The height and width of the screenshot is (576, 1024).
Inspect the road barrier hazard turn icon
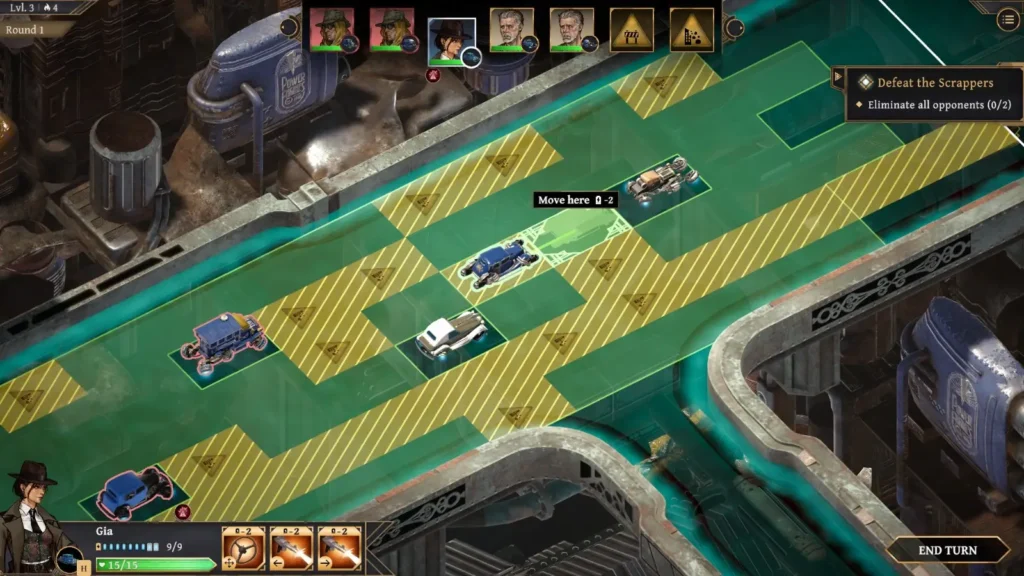(x=632, y=30)
